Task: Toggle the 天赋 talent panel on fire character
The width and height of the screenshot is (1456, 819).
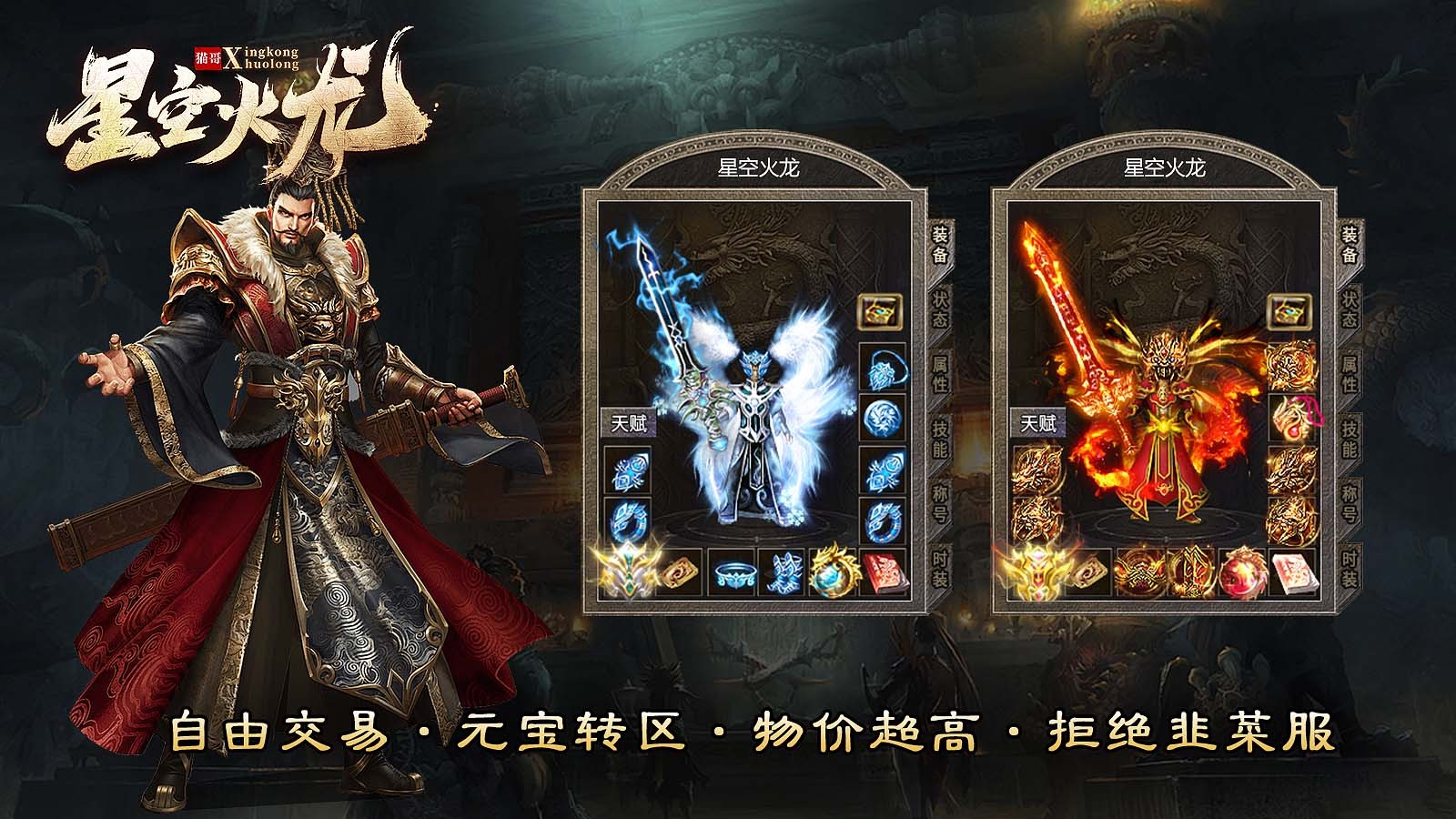Action: click(1037, 421)
